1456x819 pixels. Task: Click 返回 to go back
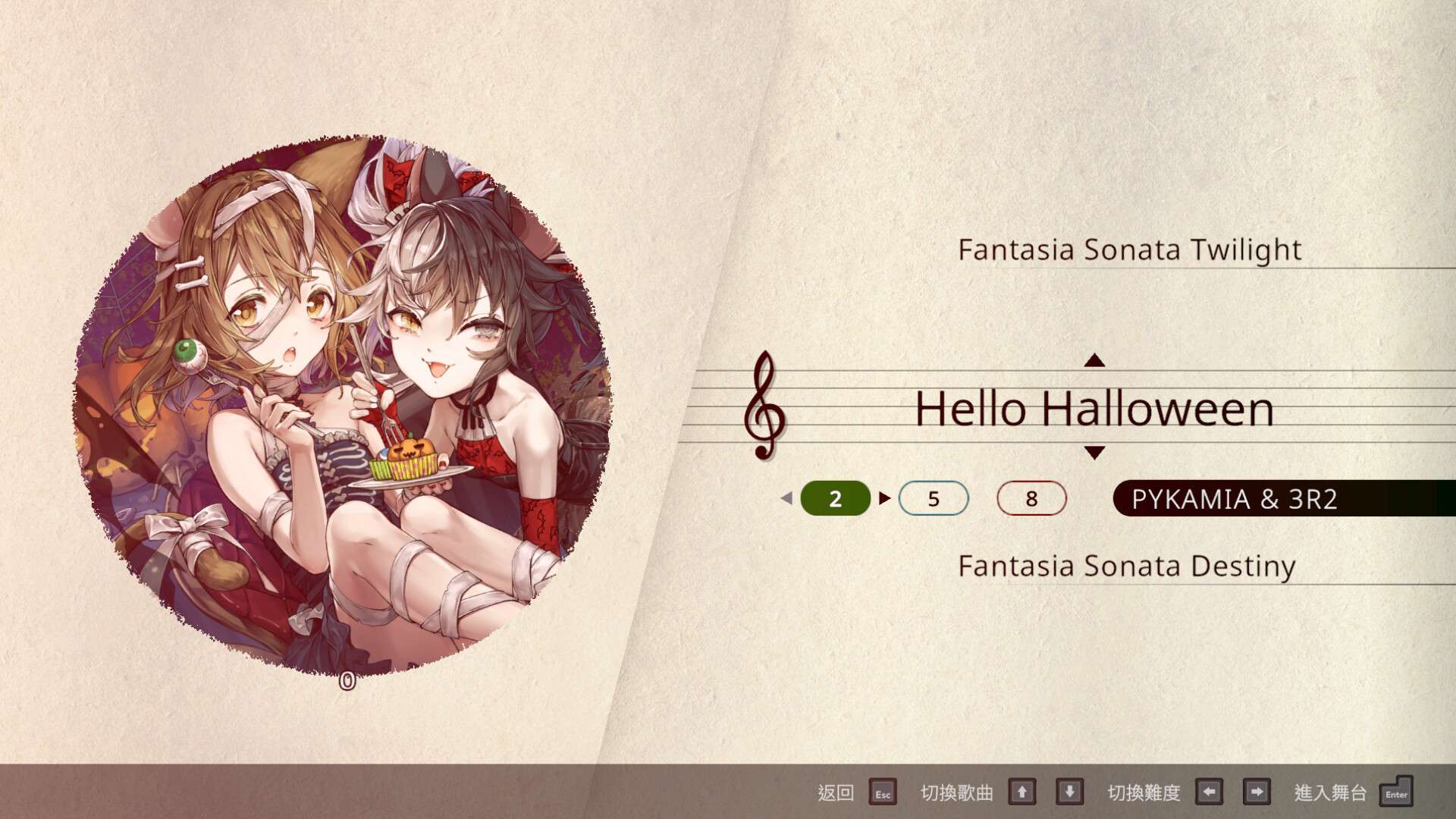coord(834,794)
